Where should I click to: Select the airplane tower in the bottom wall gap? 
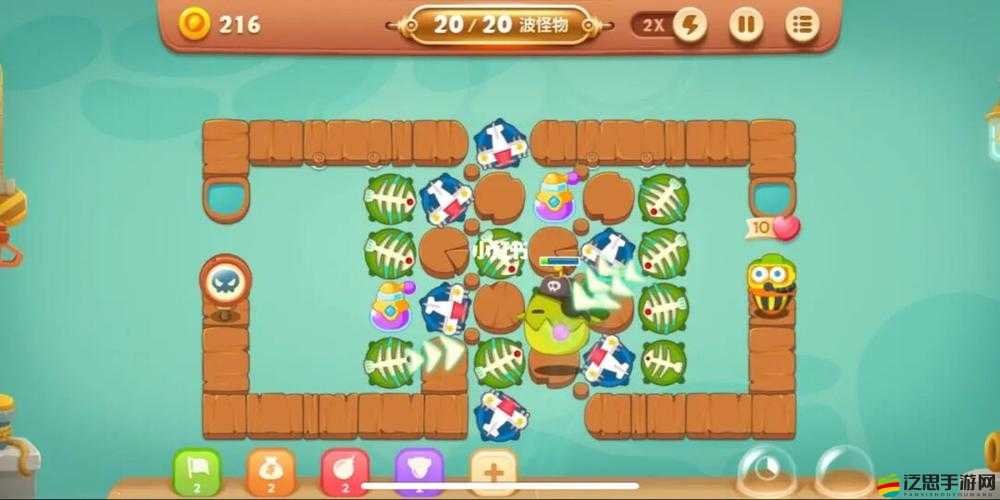click(500, 412)
